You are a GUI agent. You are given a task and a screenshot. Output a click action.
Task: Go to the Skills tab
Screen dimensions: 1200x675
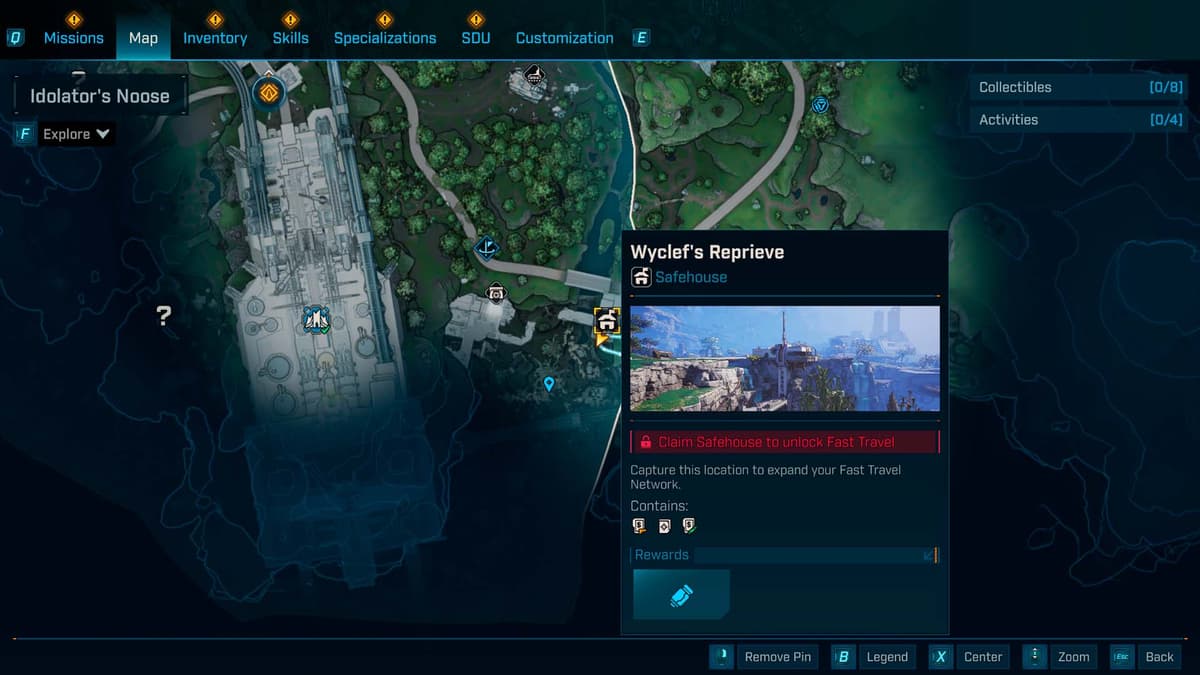coord(290,38)
